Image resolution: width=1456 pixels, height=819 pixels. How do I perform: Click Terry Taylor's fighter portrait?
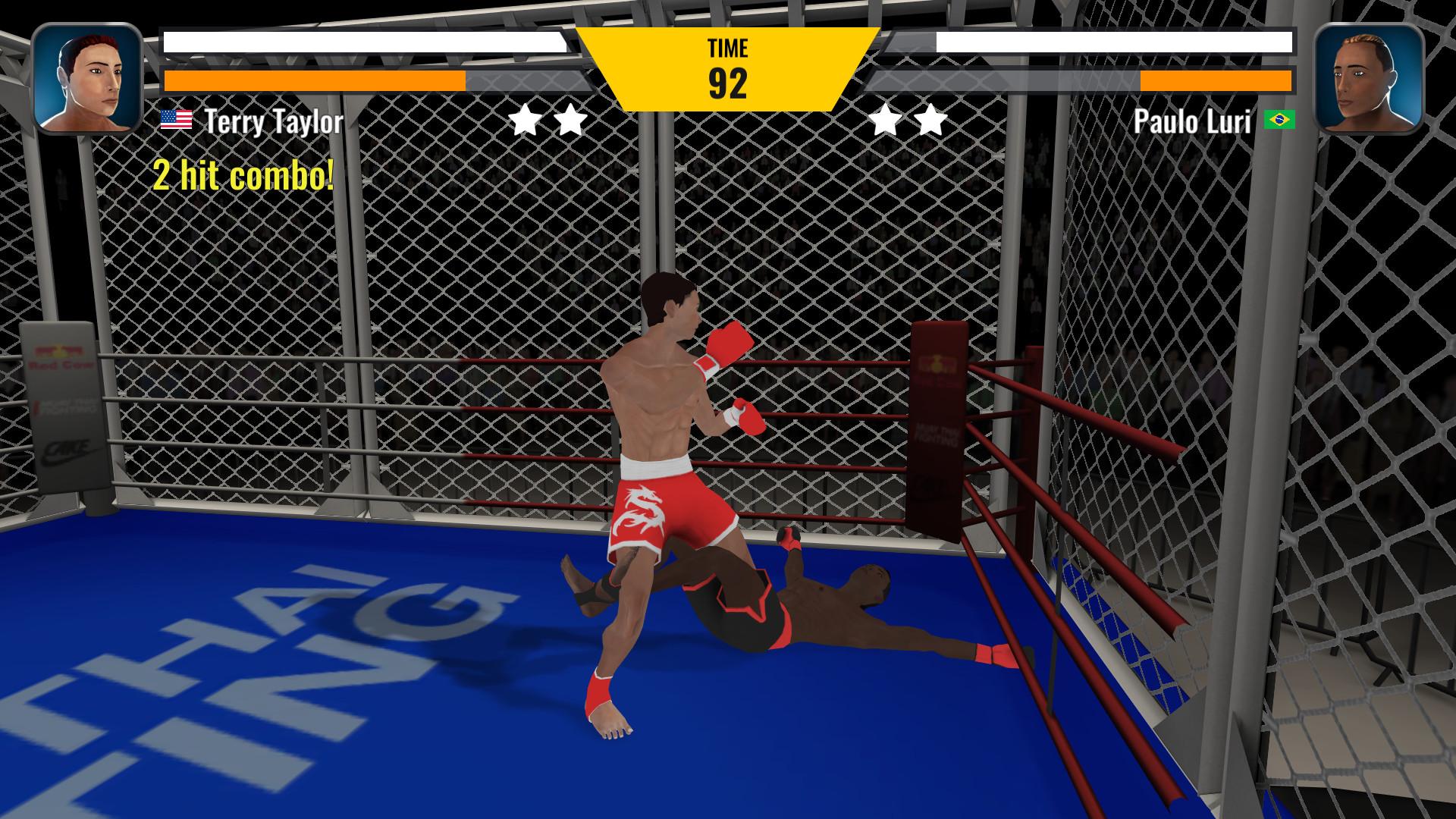87,79
